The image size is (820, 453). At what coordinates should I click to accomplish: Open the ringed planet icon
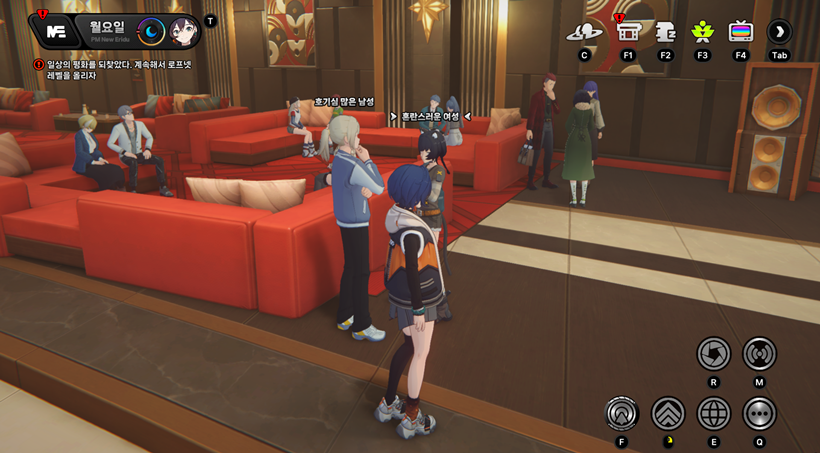pos(584,32)
